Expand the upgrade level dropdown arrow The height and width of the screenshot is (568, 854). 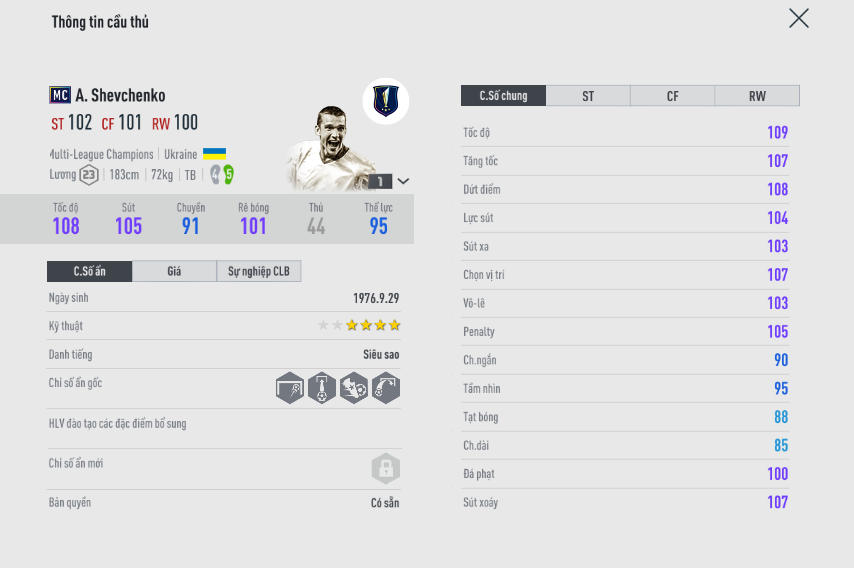tap(403, 181)
